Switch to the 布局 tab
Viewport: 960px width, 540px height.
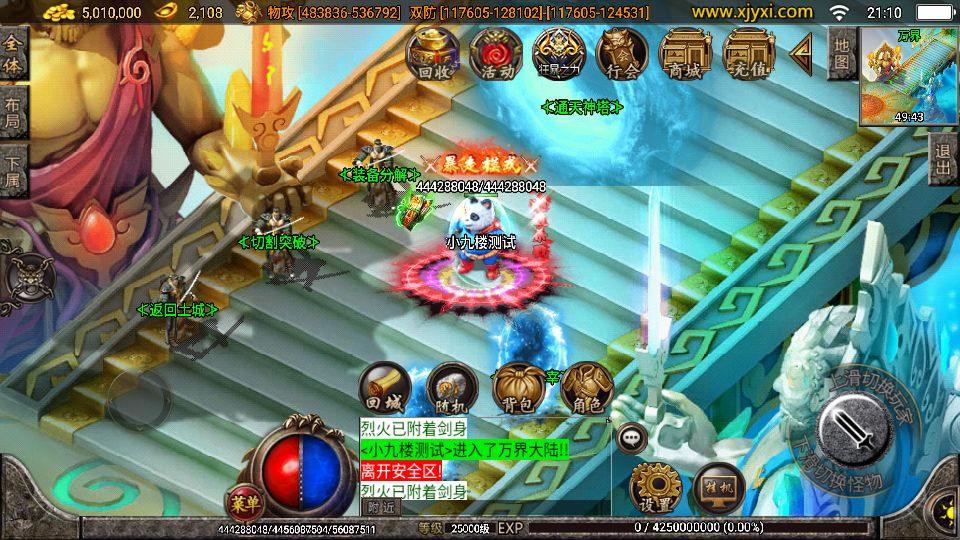(14, 113)
